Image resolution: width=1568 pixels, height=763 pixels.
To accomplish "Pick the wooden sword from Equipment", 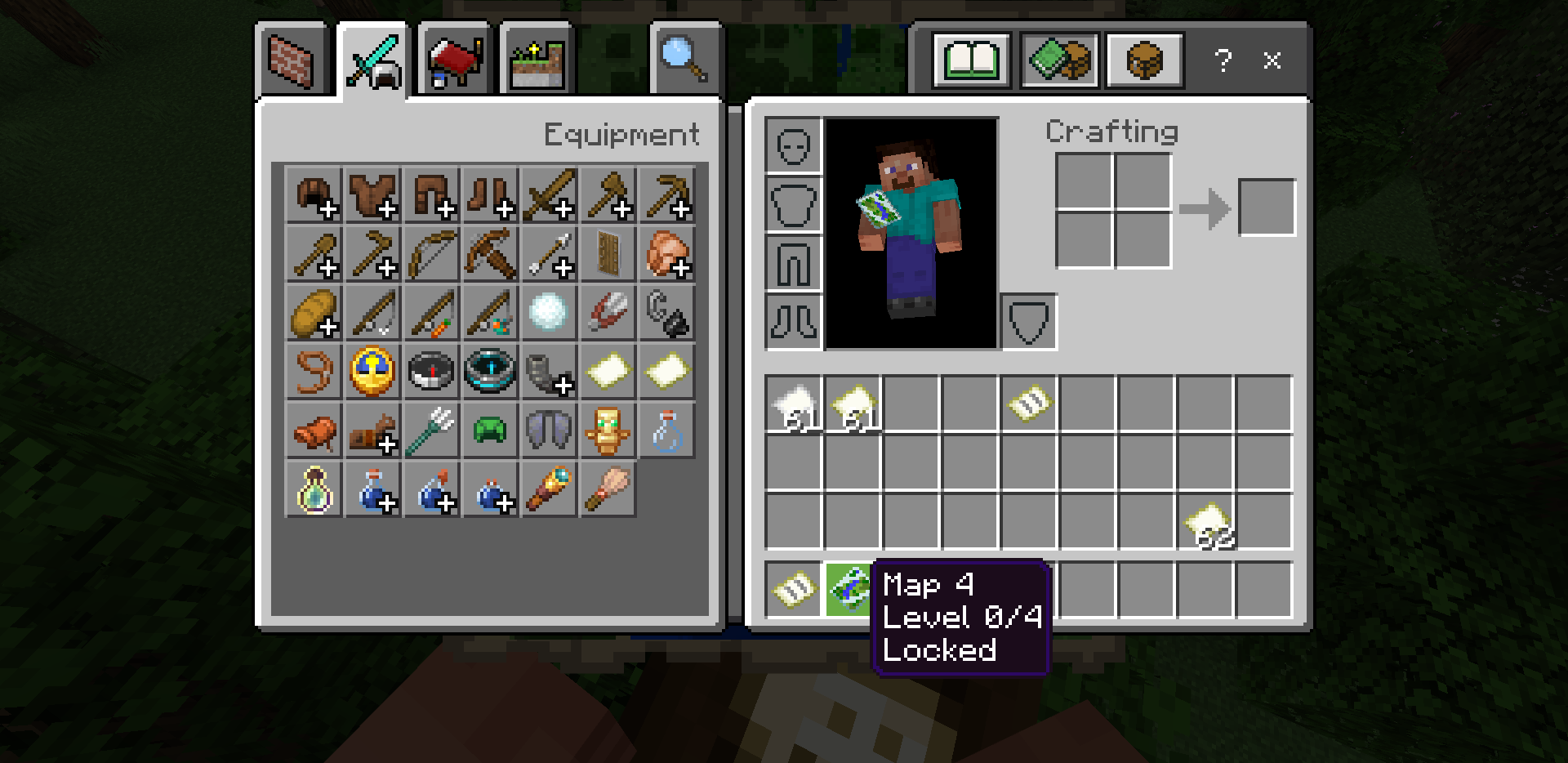I will [549, 194].
